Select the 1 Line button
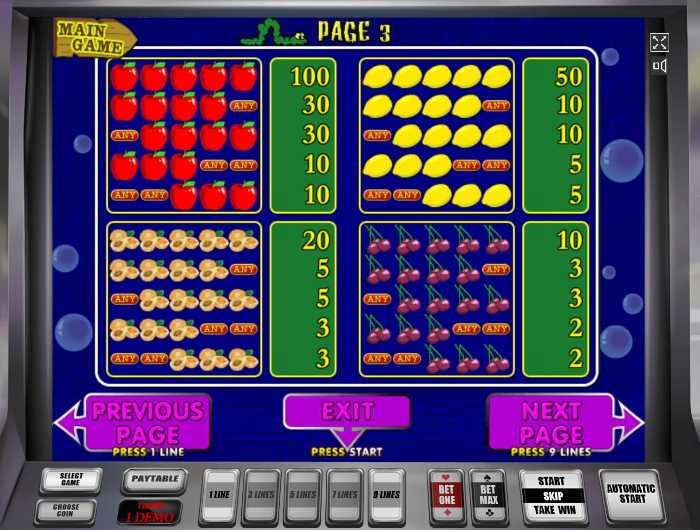 tap(221, 496)
